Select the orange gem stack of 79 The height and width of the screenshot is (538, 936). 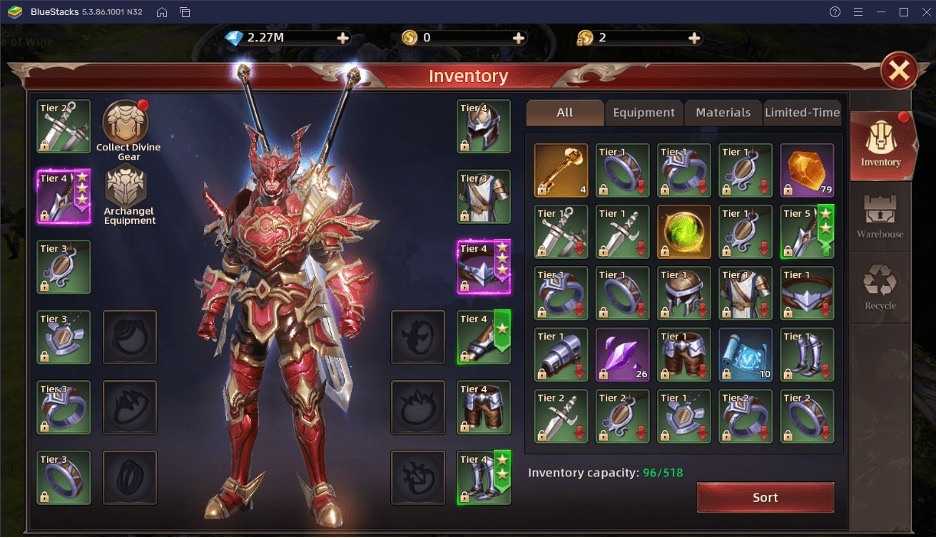(806, 170)
